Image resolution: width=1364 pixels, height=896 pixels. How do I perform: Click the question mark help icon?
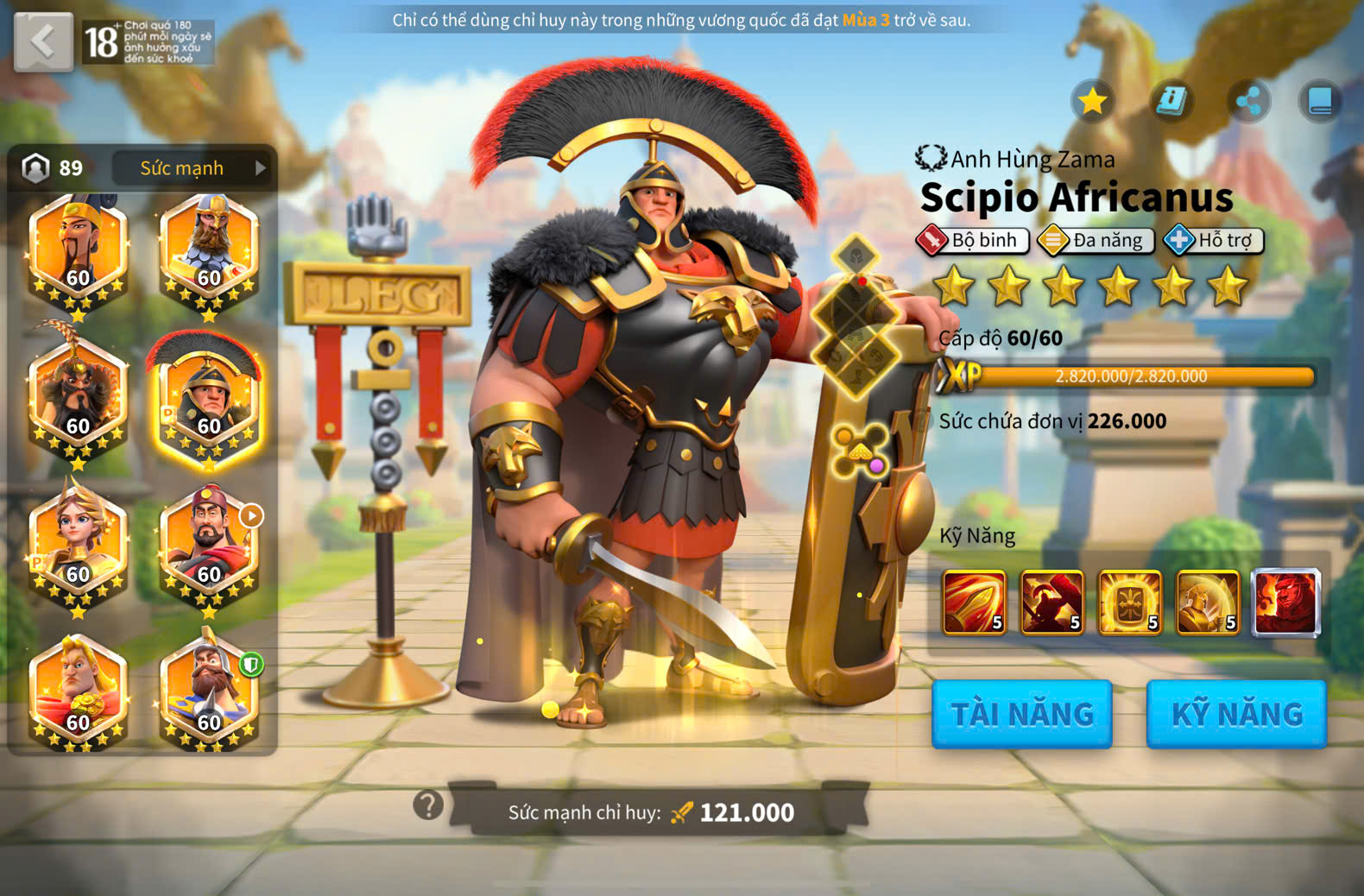click(x=428, y=805)
